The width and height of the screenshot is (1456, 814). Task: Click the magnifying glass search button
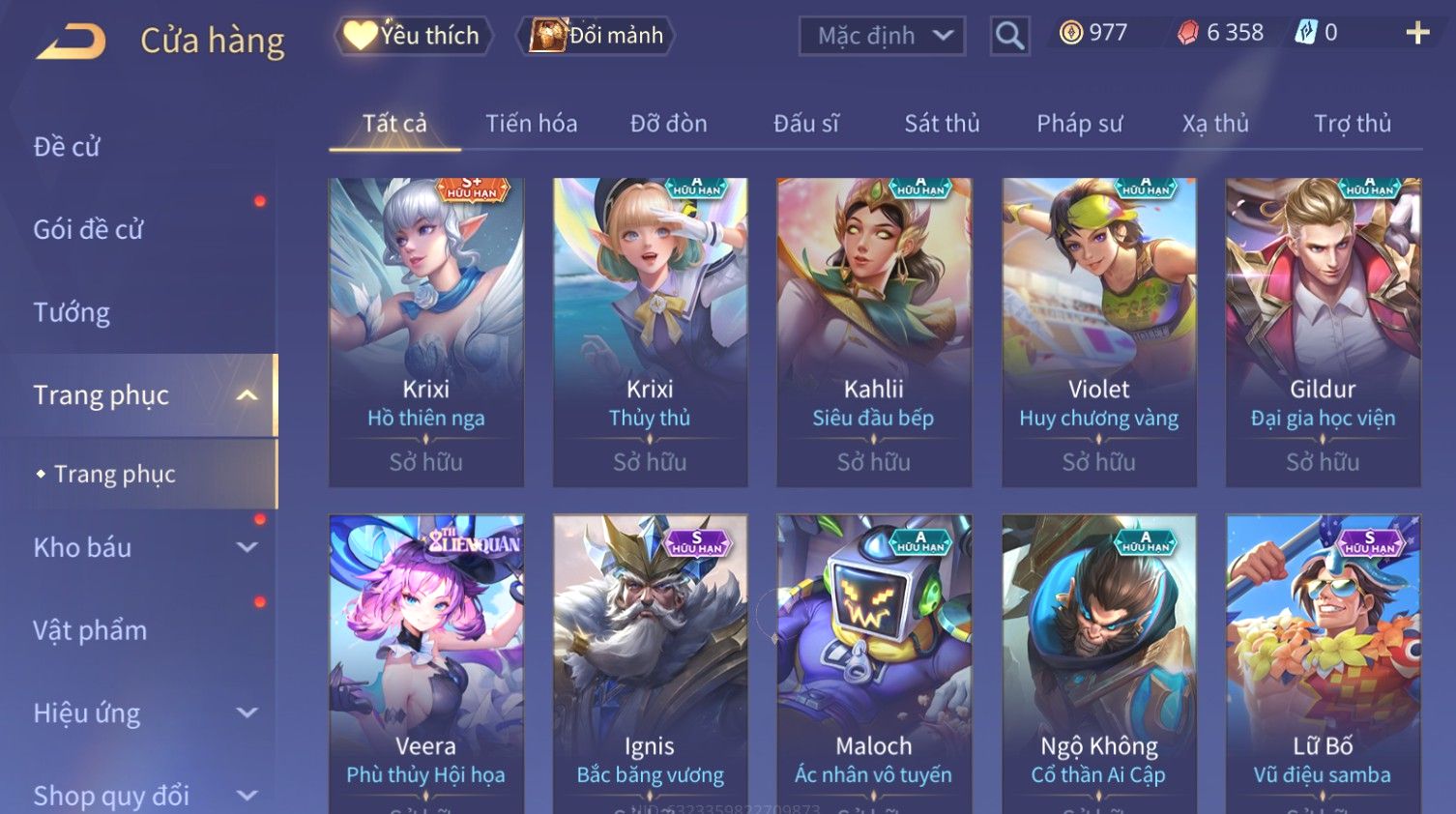[x=1009, y=36]
